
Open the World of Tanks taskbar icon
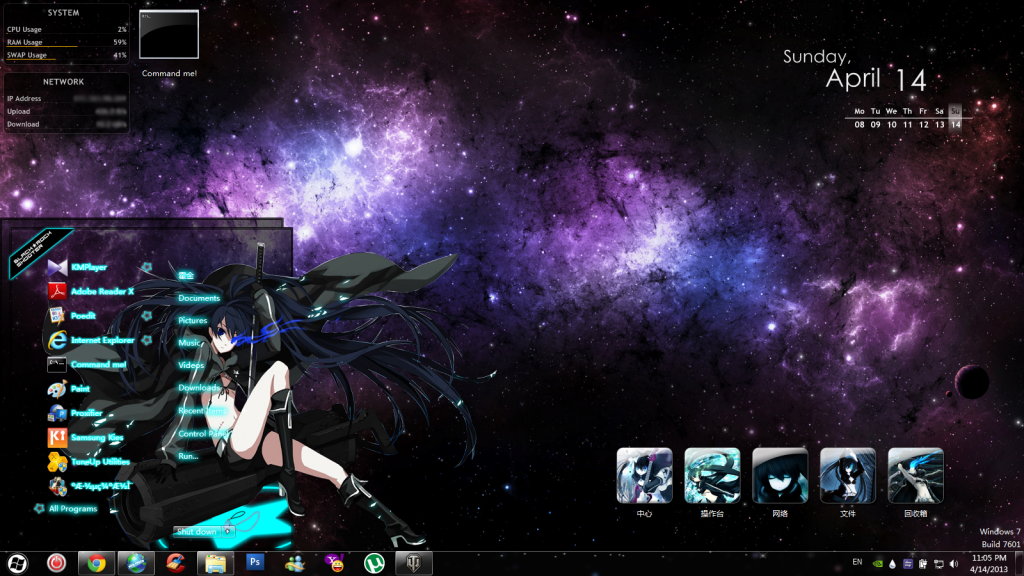click(415, 563)
